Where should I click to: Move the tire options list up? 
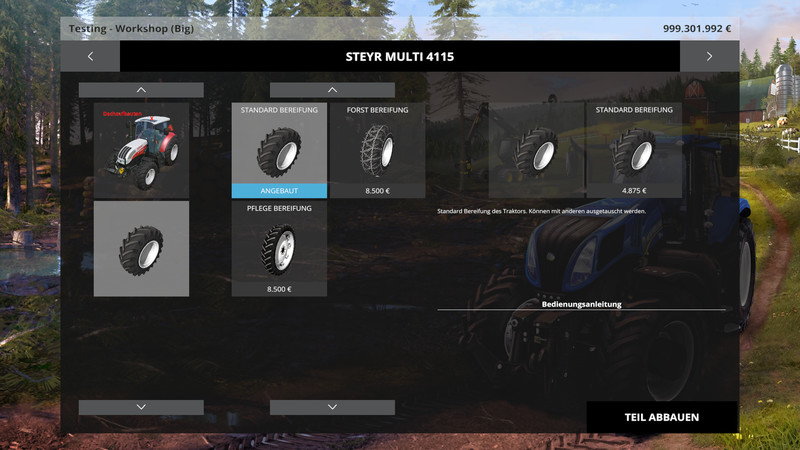(332, 90)
